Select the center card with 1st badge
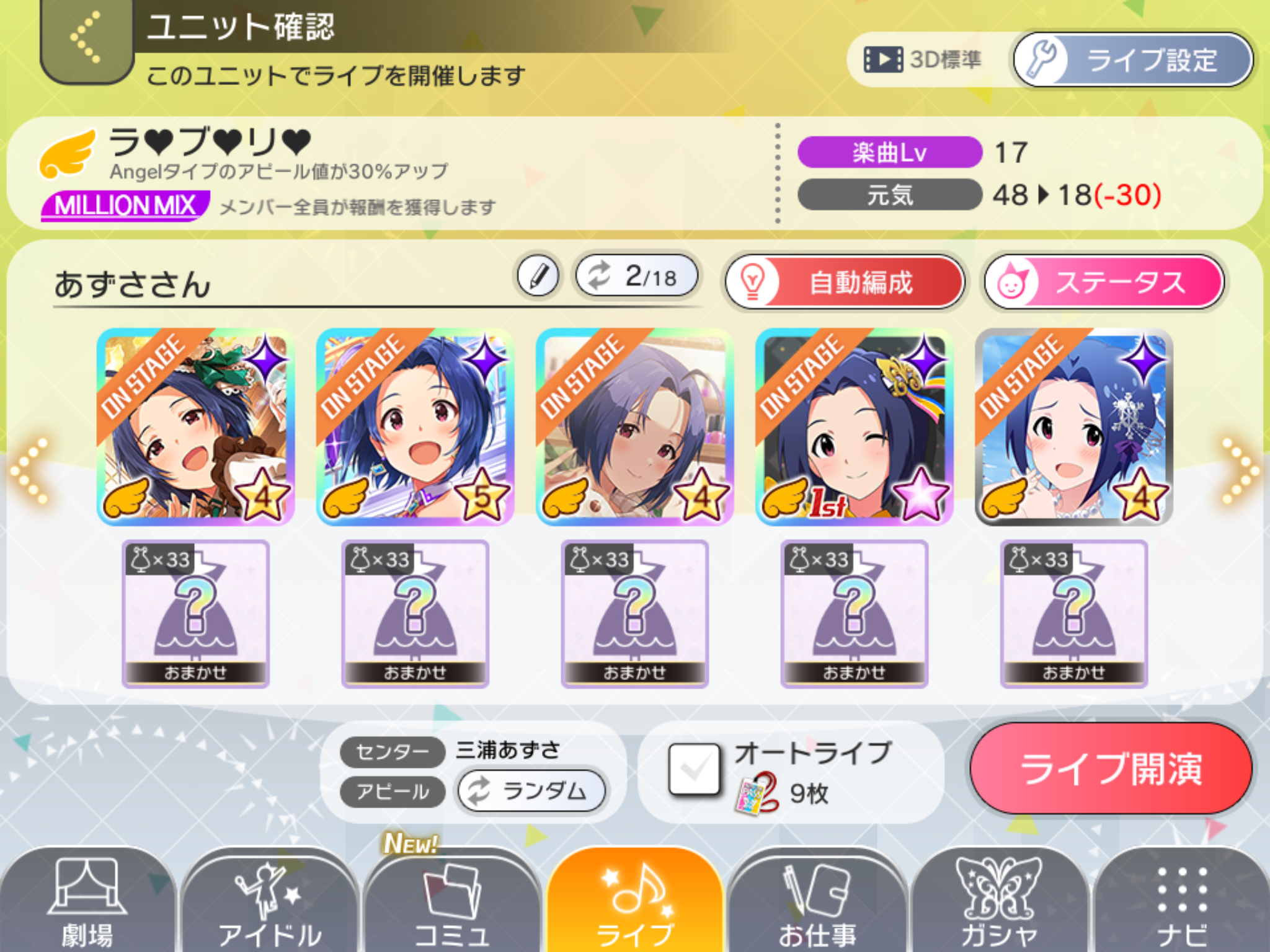The height and width of the screenshot is (952, 1270). (855, 427)
